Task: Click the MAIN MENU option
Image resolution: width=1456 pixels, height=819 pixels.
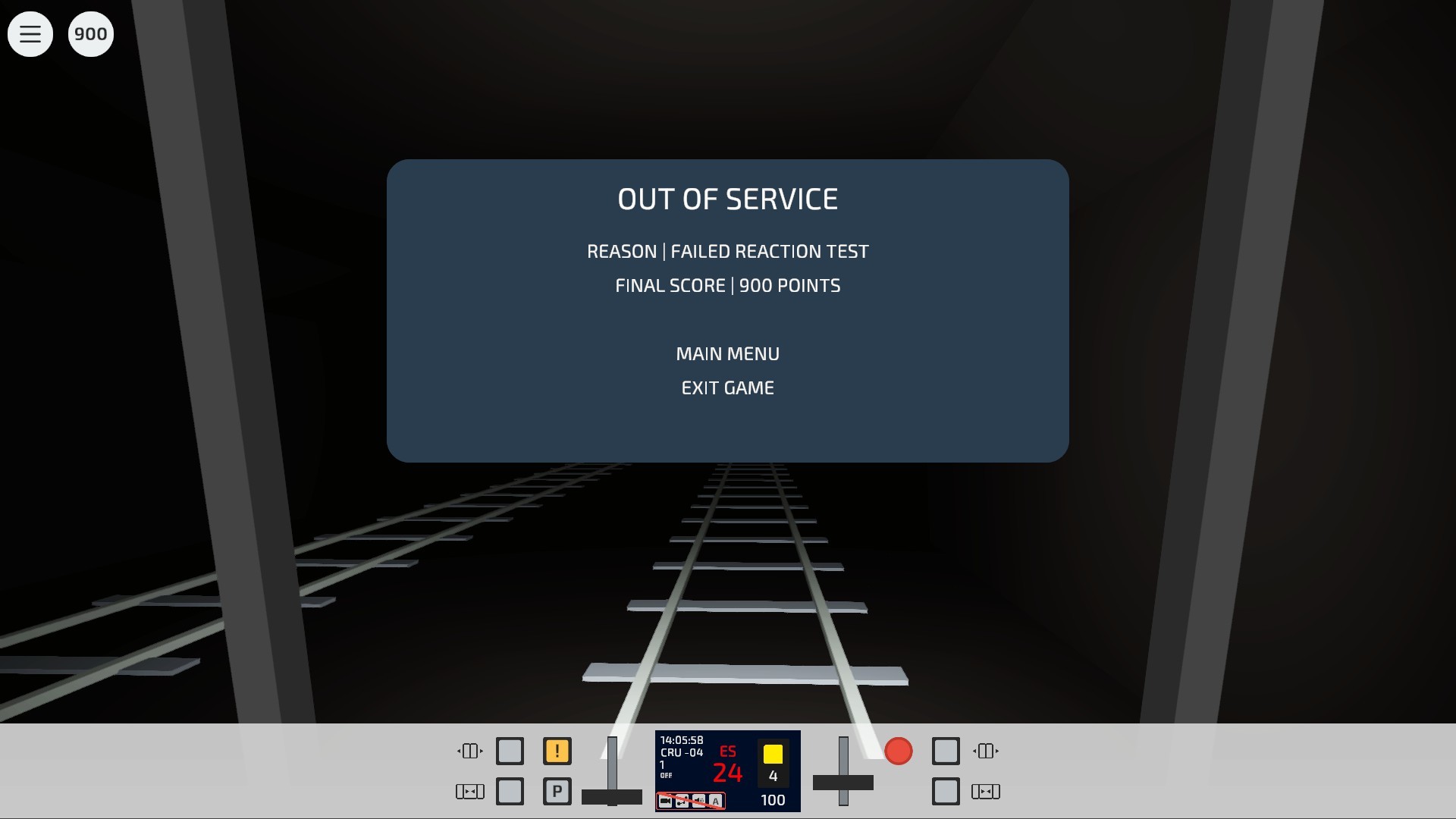Action: tap(727, 353)
